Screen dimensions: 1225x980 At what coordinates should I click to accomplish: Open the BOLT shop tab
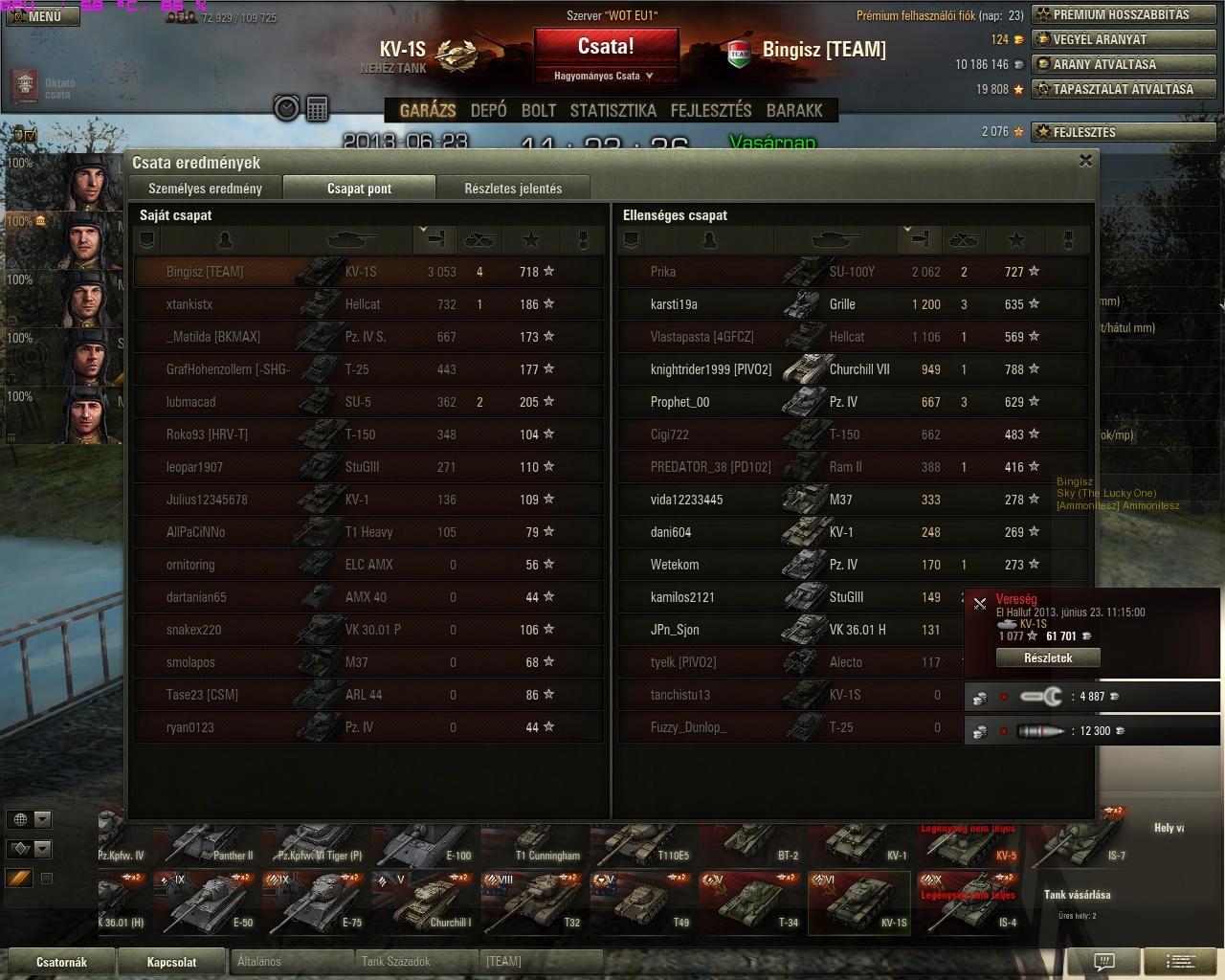coord(538,110)
